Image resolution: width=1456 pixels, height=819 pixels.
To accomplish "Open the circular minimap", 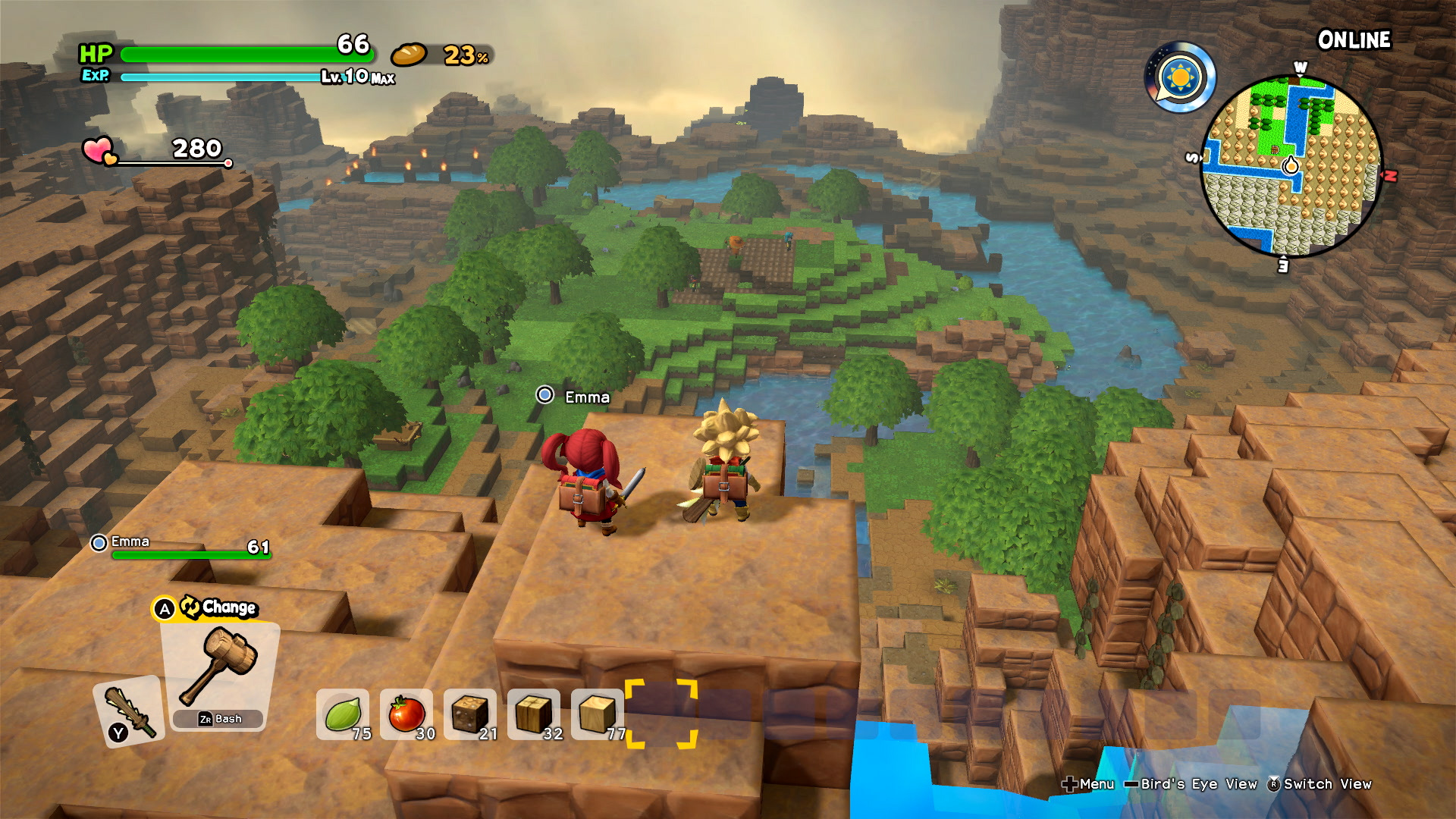I will point(1291,166).
